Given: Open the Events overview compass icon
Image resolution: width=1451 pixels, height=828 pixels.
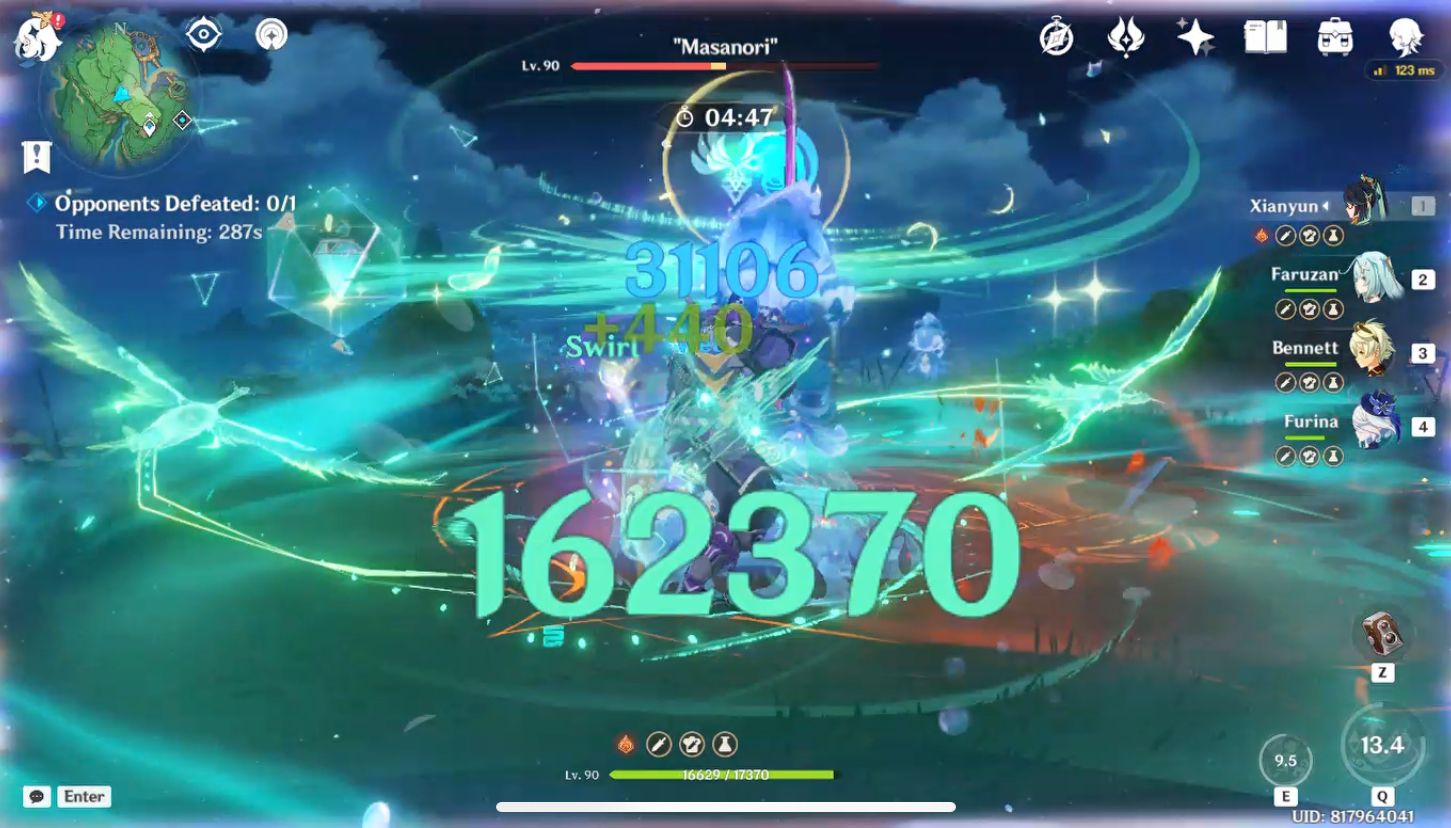Looking at the screenshot, I should click(1057, 40).
